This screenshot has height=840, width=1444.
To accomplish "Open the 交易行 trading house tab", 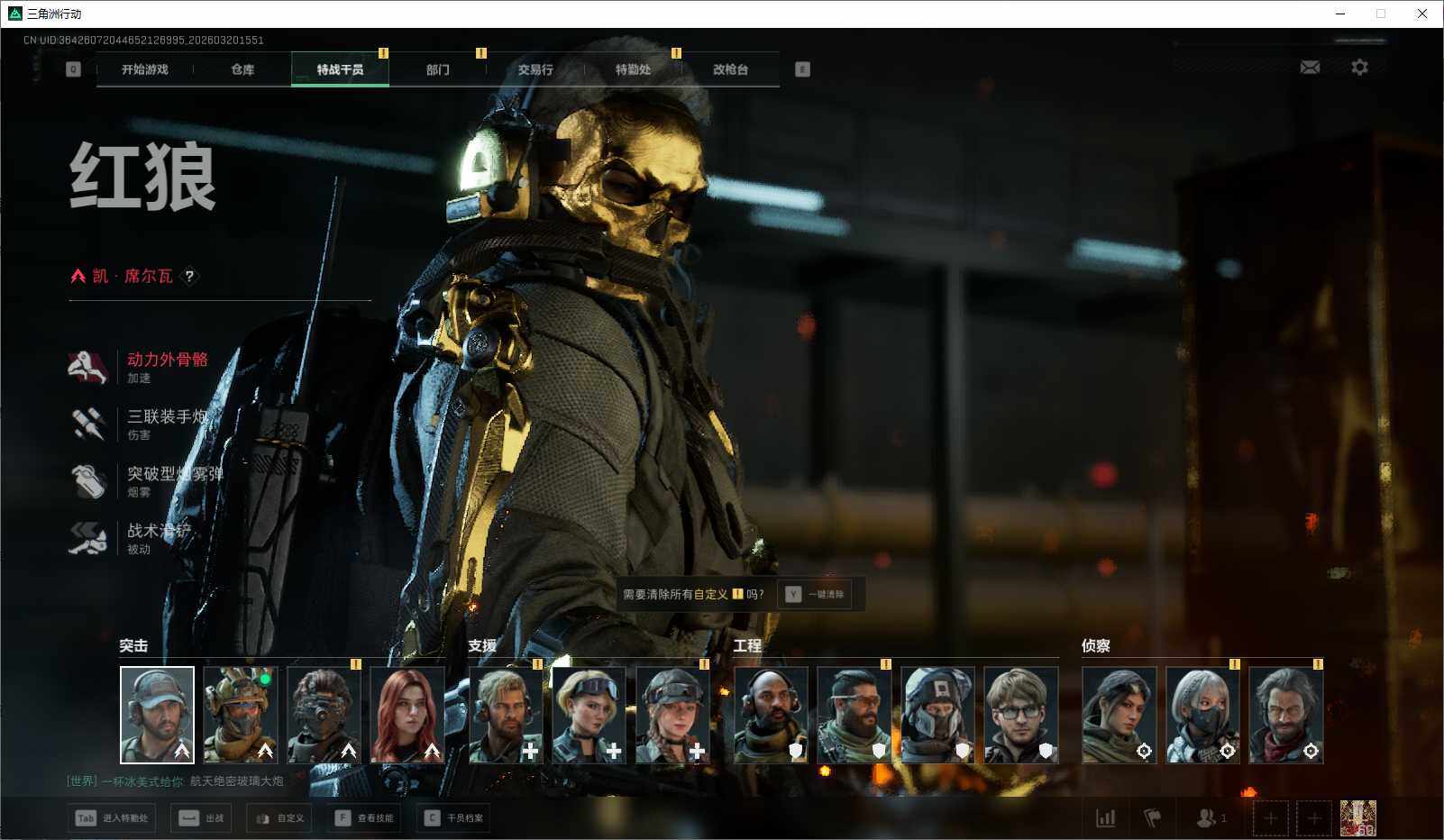I will [x=535, y=69].
